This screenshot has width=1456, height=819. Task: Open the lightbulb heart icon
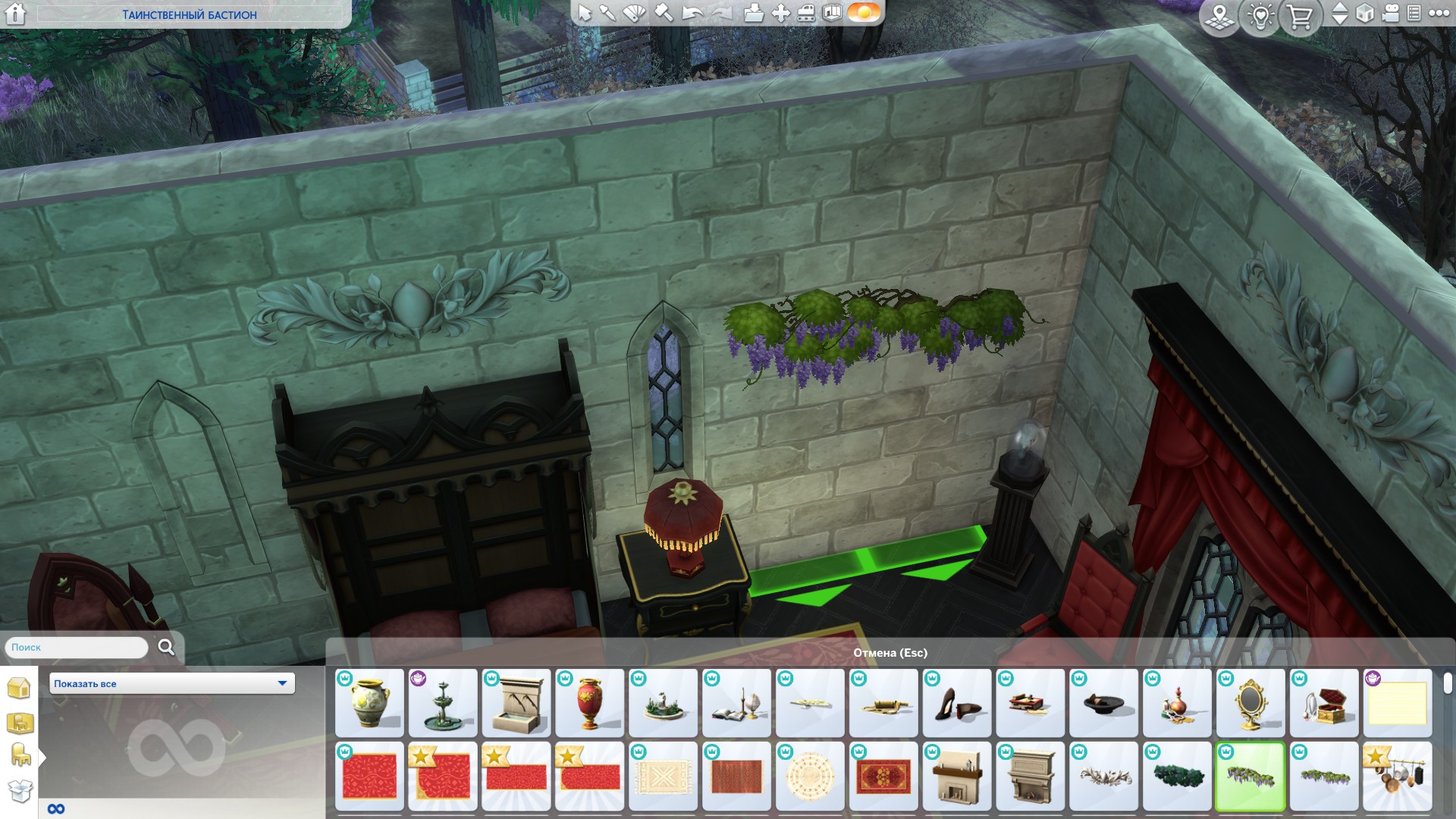1260,16
